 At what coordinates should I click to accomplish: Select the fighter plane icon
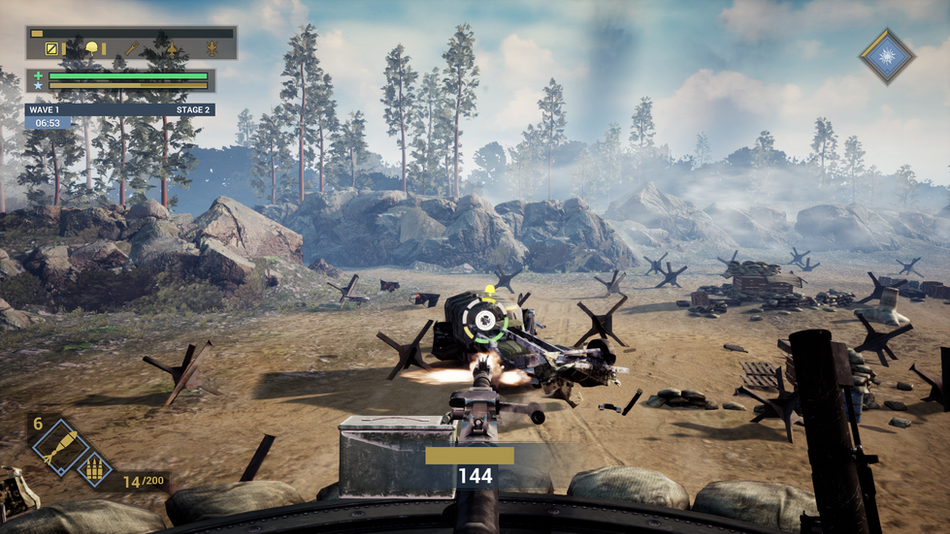click(x=171, y=48)
